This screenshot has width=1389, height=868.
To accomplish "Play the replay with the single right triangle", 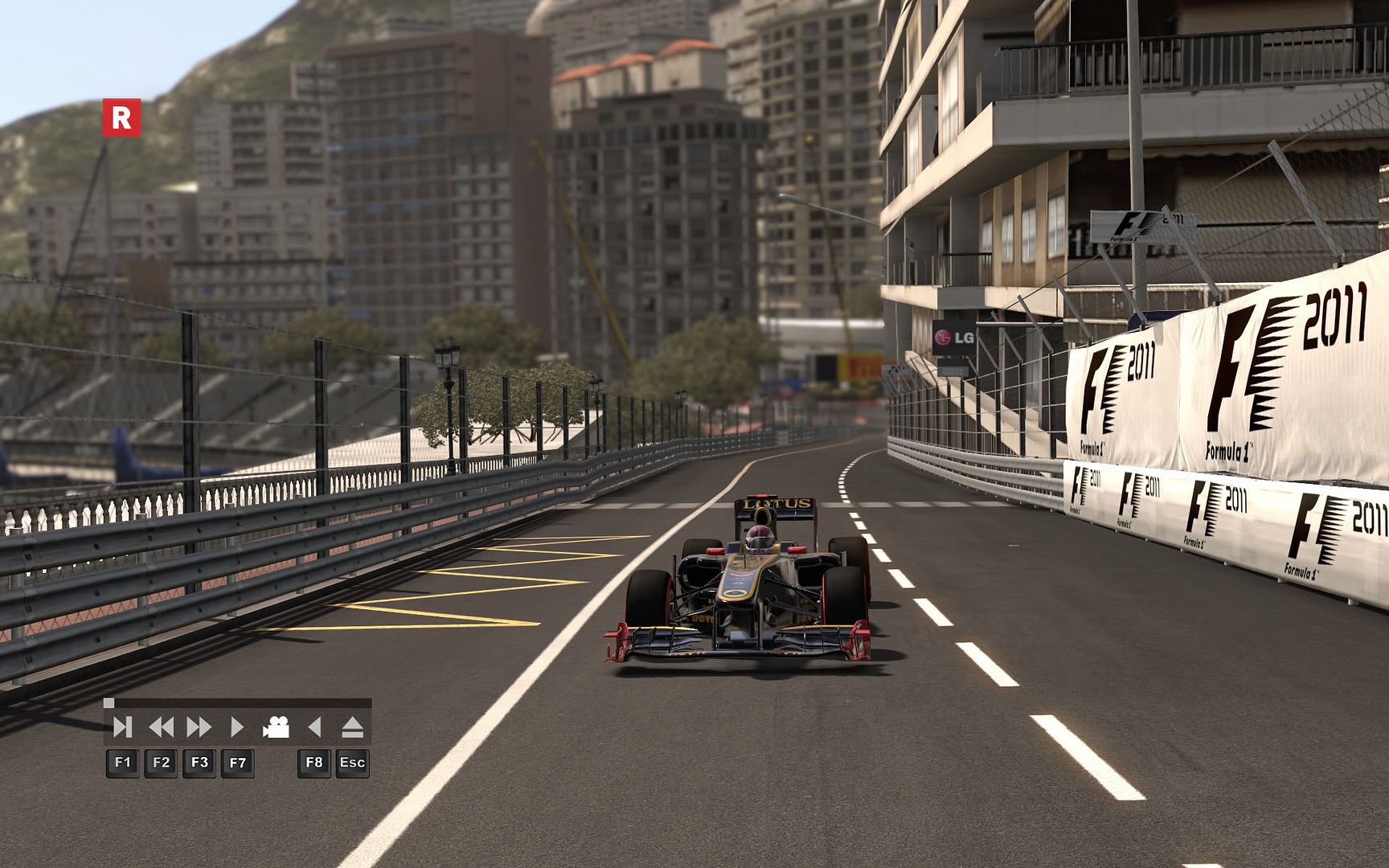I will click(237, 727).
